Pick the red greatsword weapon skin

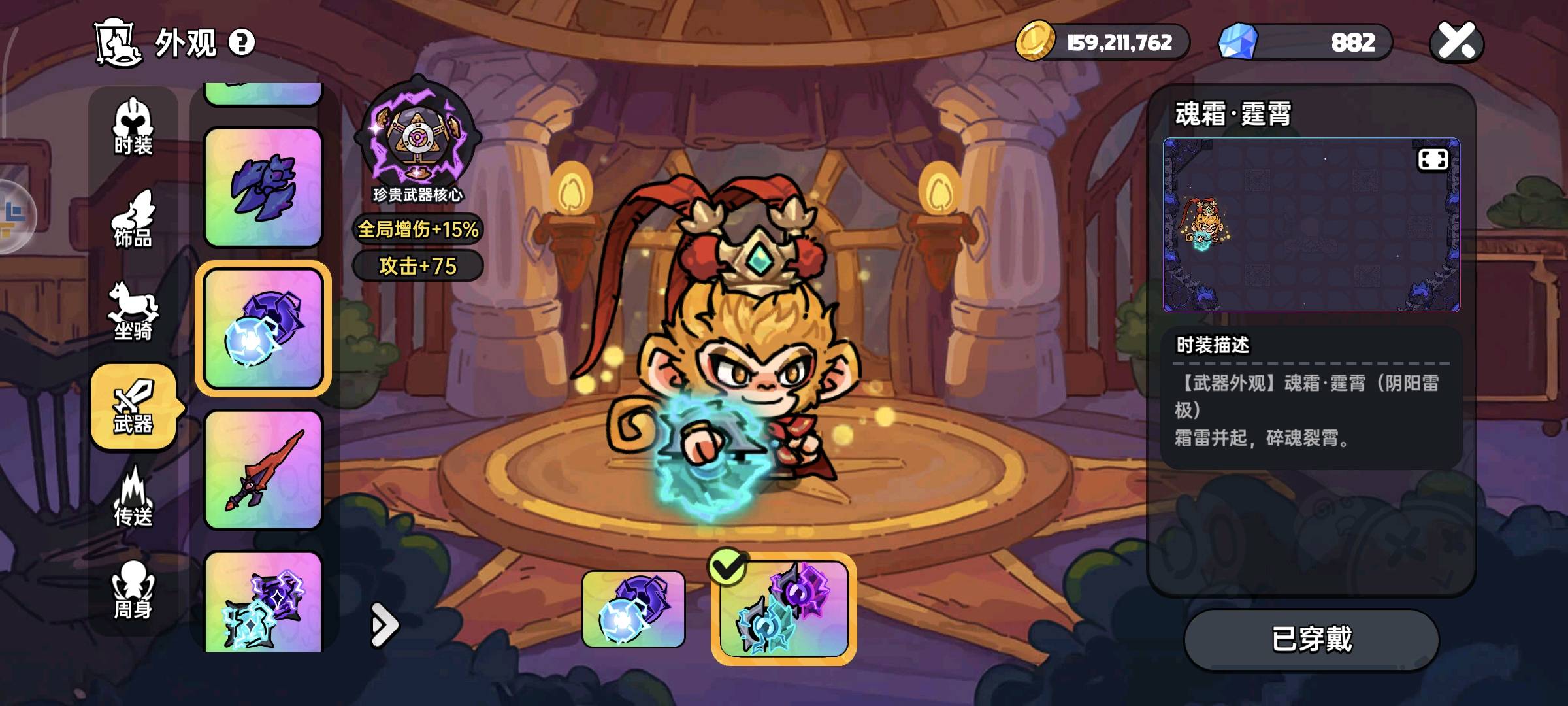coord(263,469)
